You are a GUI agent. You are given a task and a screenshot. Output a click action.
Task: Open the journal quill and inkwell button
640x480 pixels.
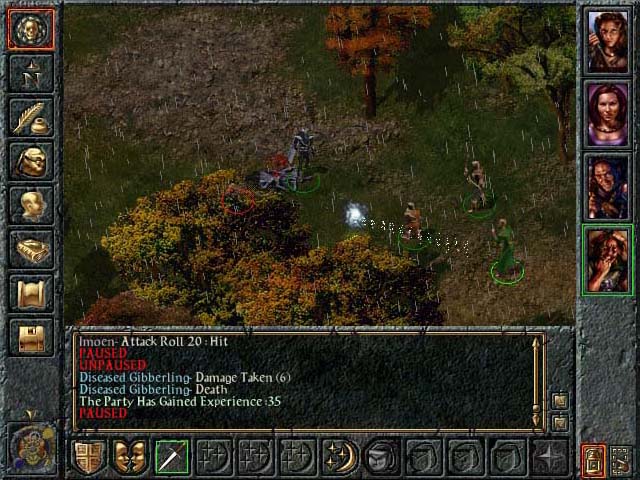point(31,117)
